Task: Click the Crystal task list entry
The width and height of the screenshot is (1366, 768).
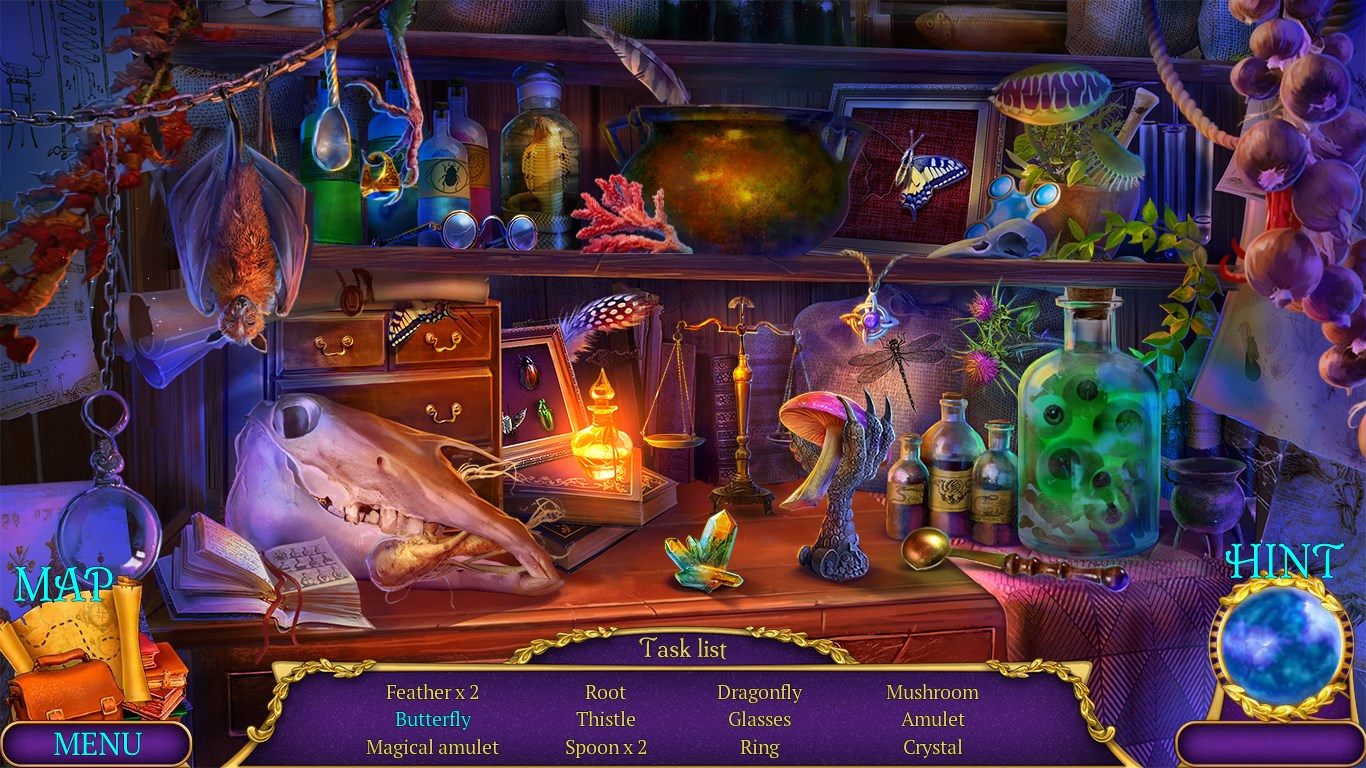Action: [932, 747]
